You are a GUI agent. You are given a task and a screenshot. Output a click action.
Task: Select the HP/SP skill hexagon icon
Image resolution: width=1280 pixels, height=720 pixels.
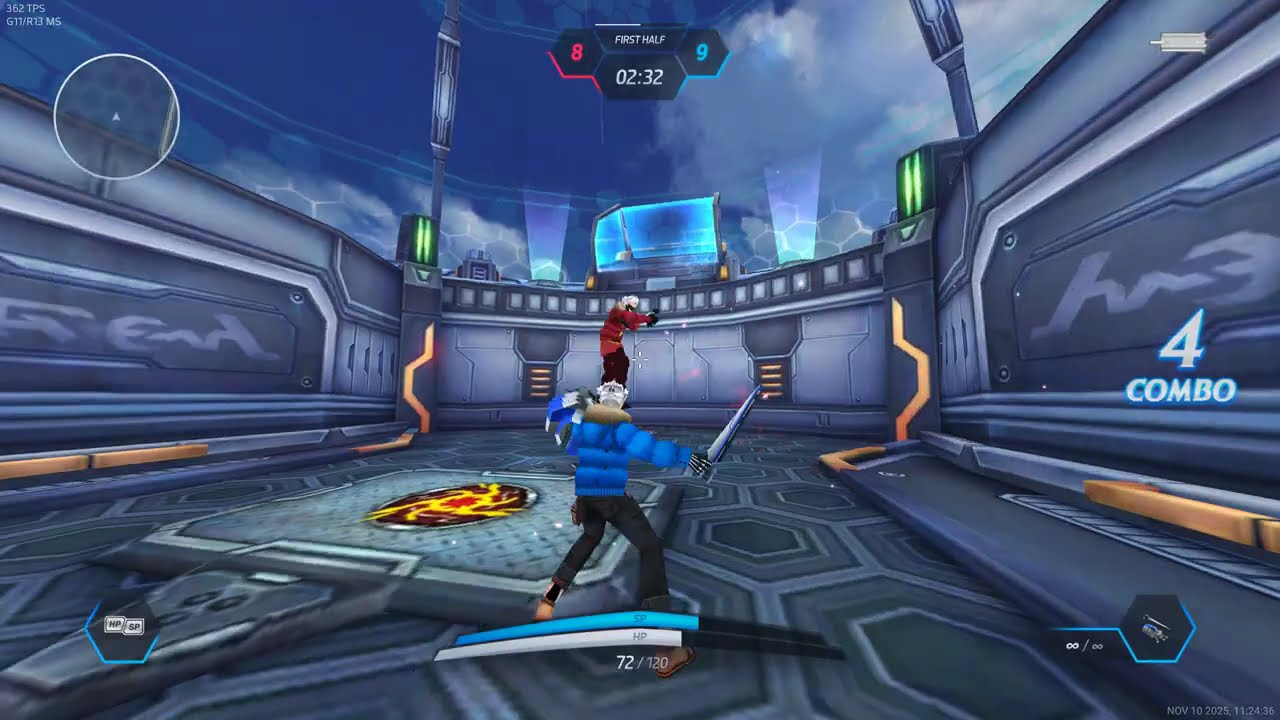tap(121, 628)
